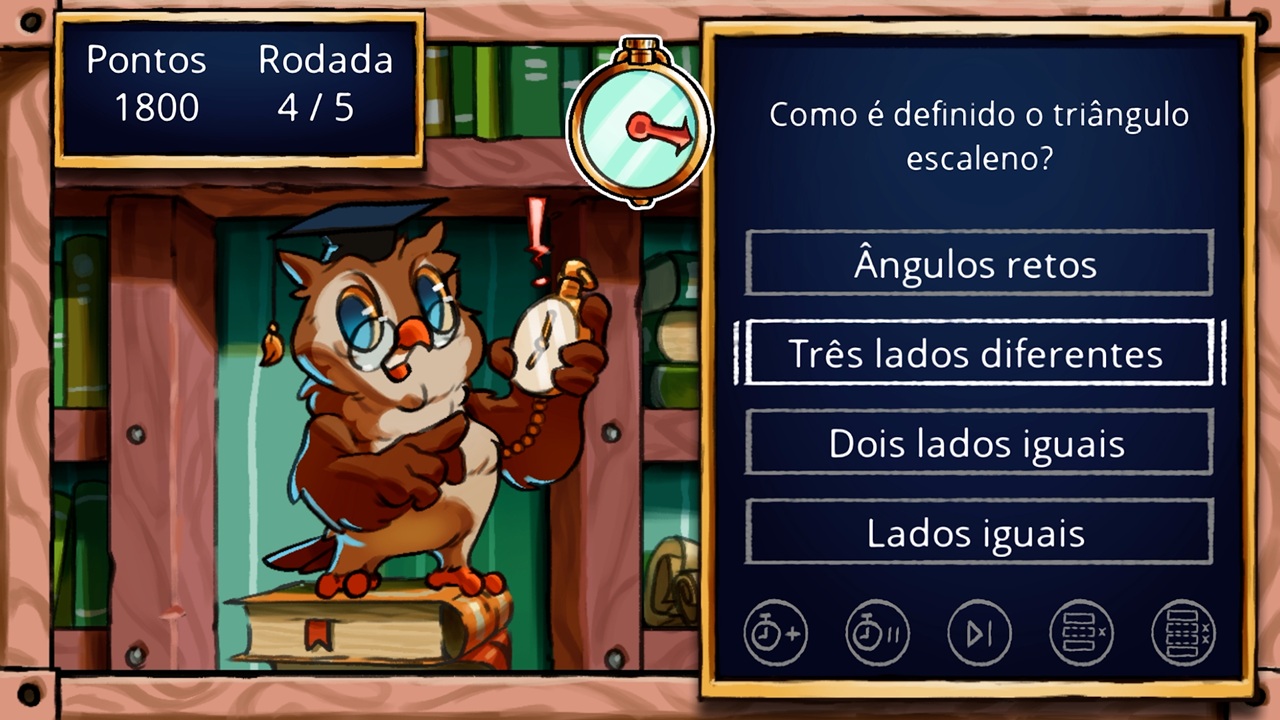Screen dimensions: 1280x720
Task: Choose the Dois lados iguais option
Action: (977, 443)
